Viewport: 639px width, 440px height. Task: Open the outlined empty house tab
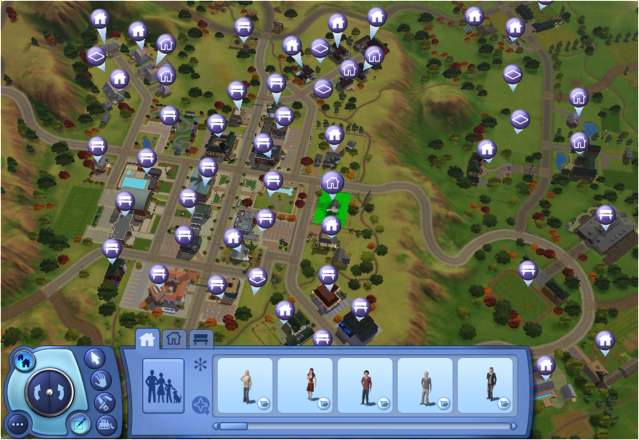click(x=174, y=338)
